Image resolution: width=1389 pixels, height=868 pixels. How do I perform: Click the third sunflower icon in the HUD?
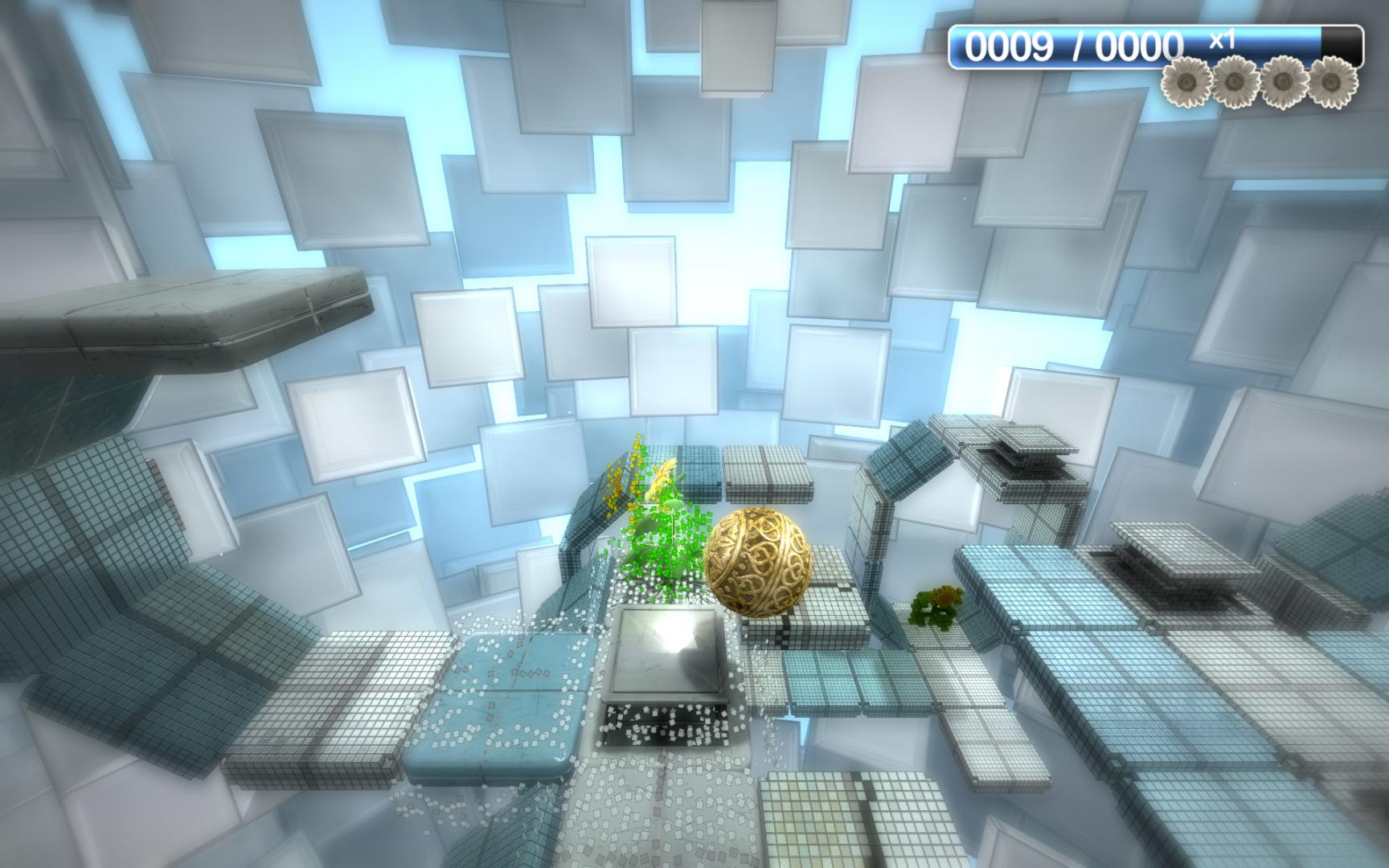coord(1285,80)
